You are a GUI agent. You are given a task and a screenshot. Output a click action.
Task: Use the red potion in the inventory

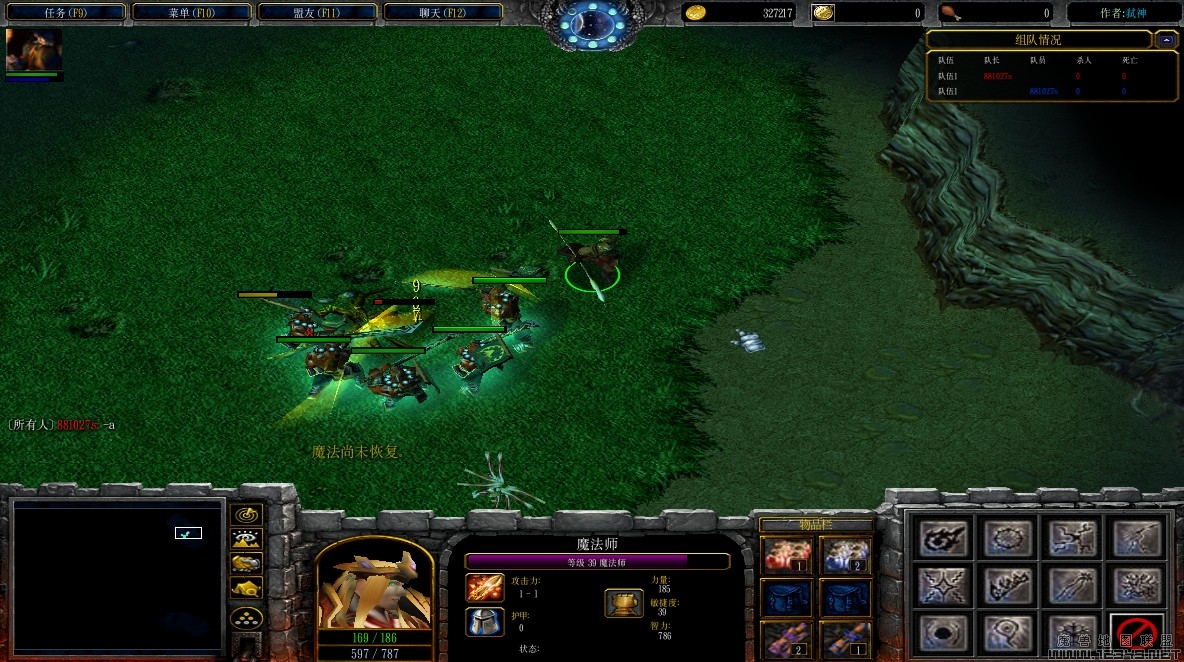point(787,555)
